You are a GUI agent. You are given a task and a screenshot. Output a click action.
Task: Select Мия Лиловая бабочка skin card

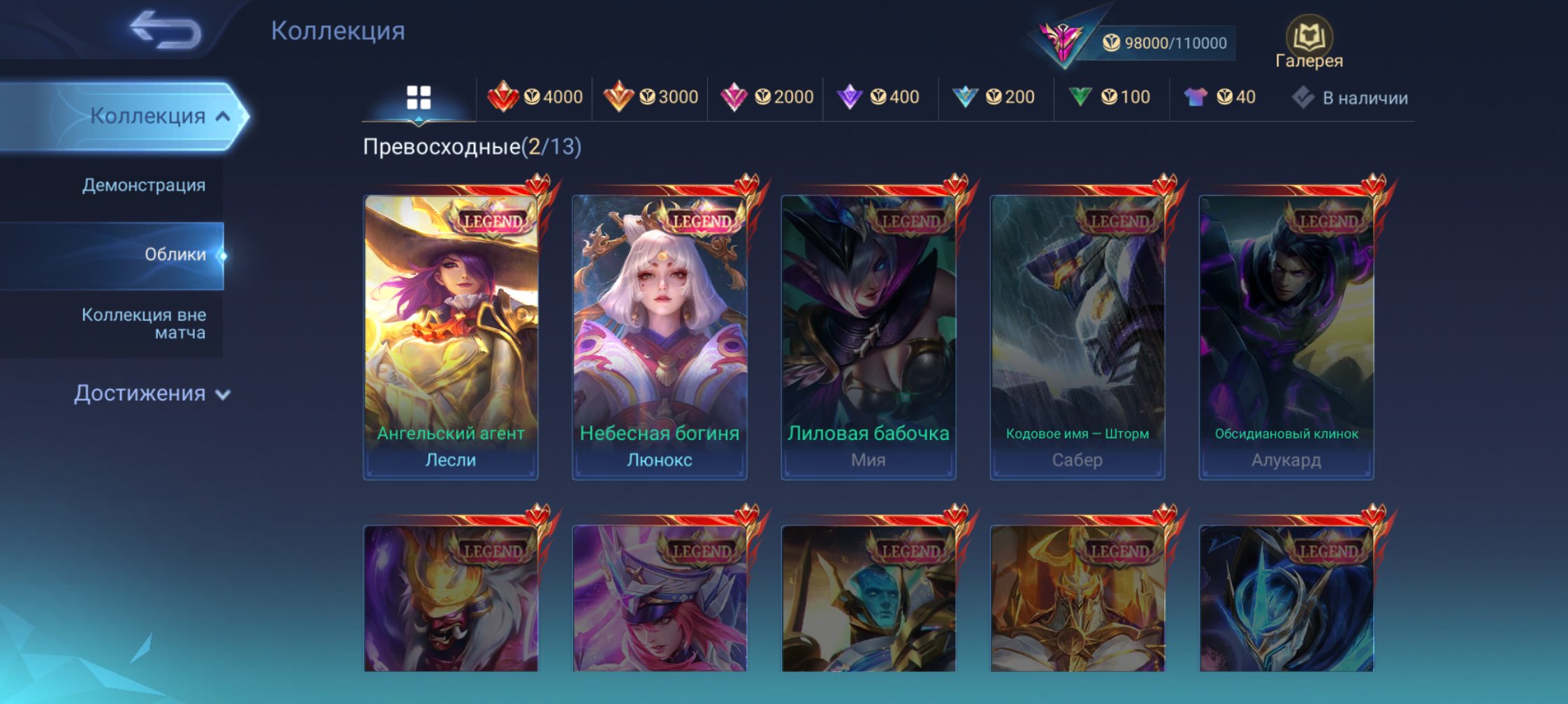(869, 337)
